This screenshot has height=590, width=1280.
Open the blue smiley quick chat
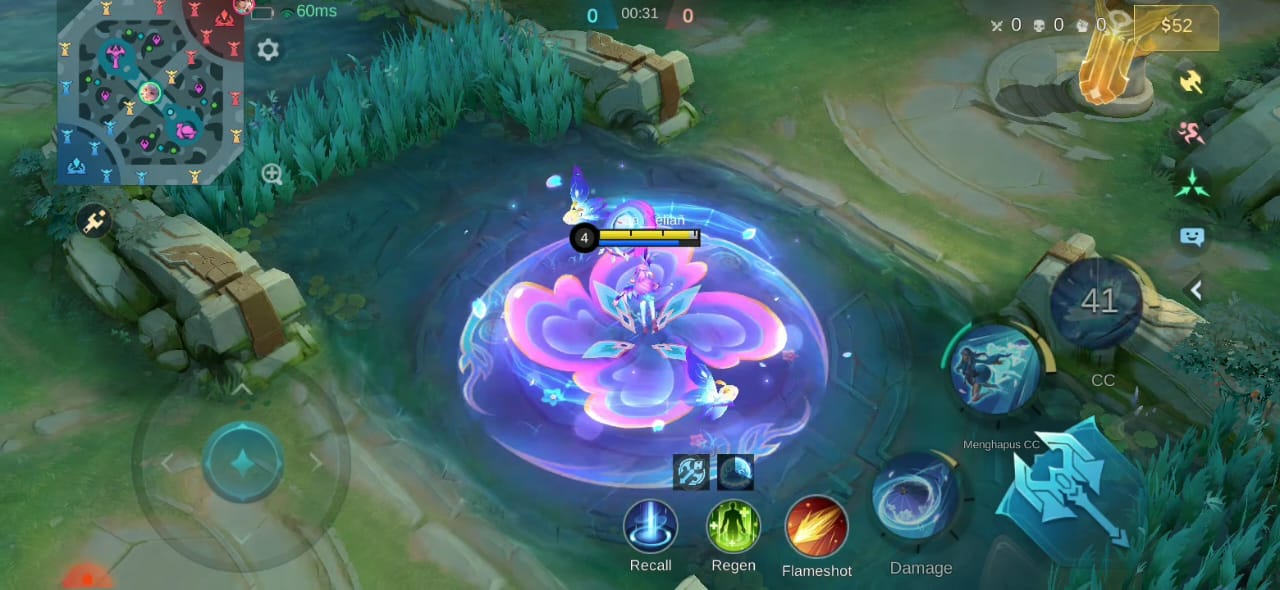pyautogui.click(x=1192, y=237)
